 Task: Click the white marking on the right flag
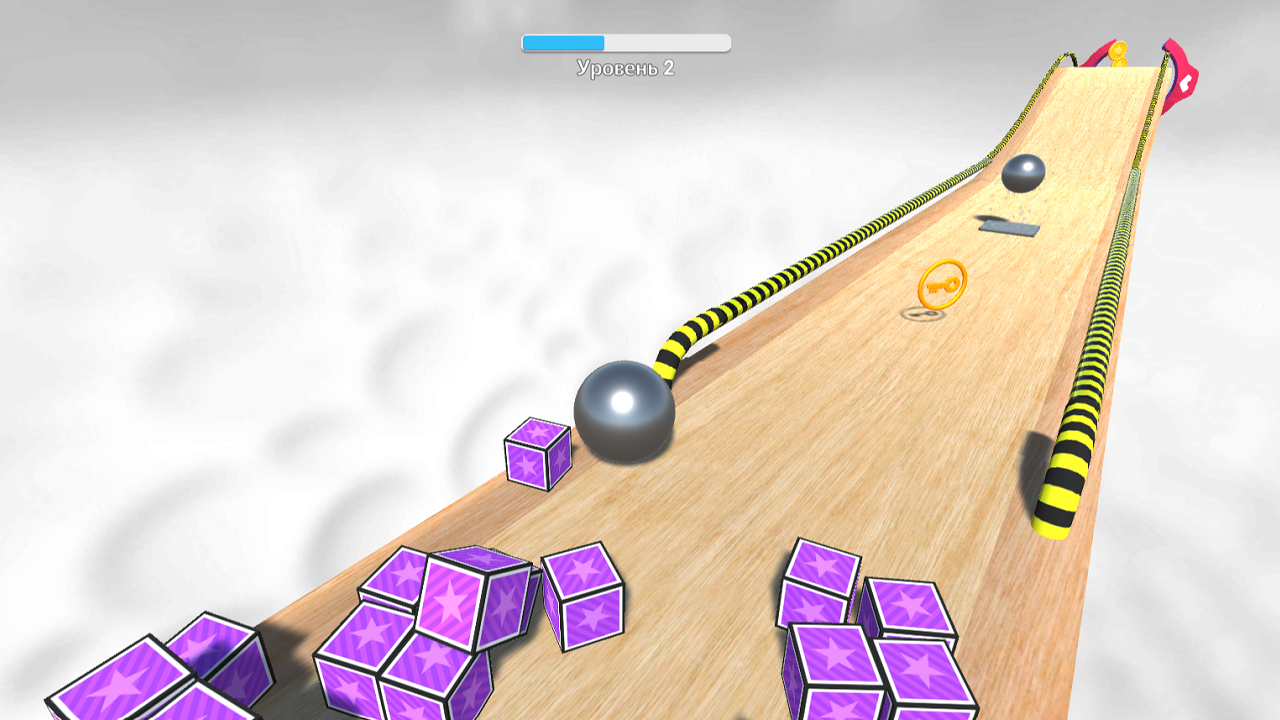point(1184,81)
